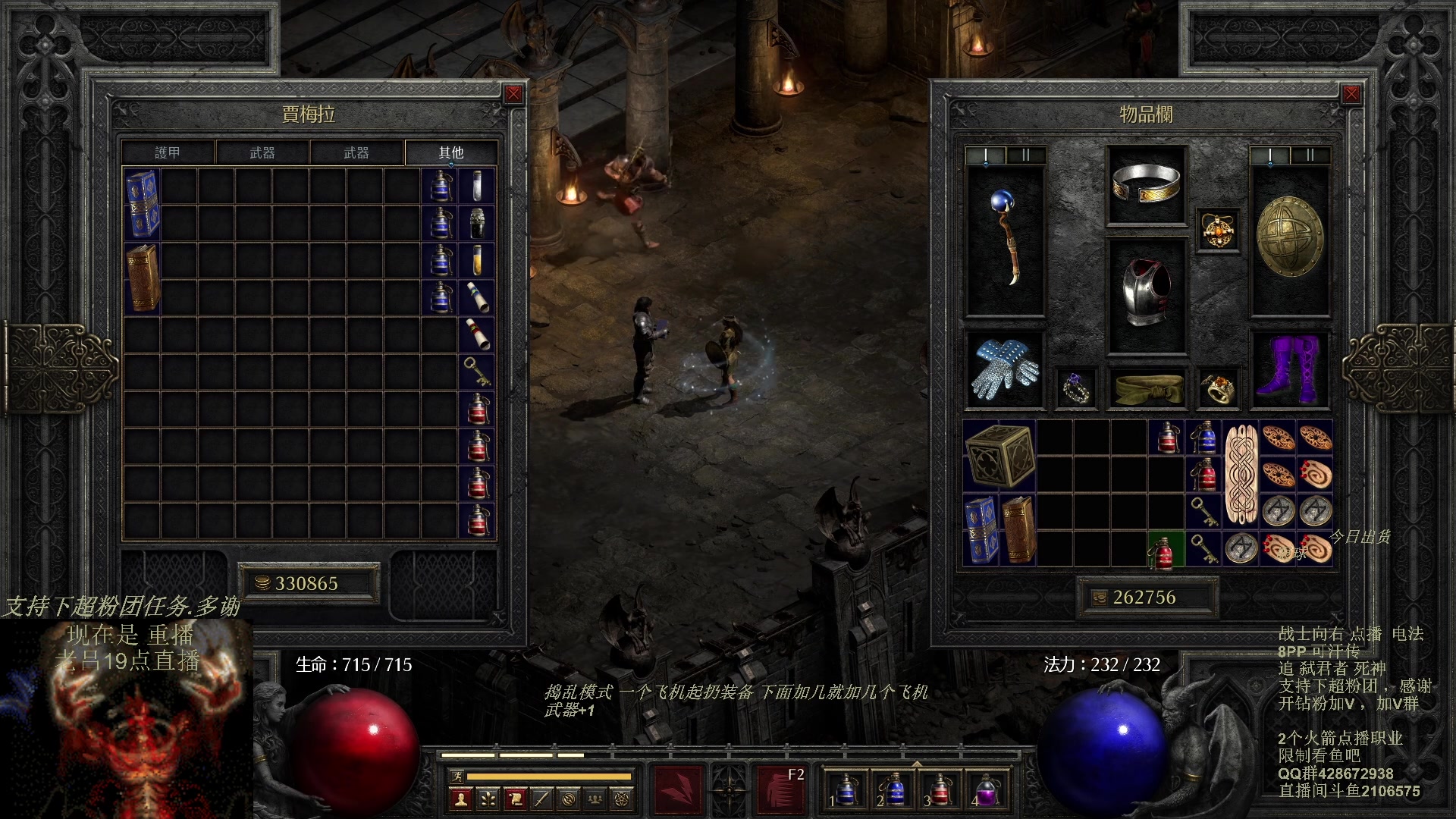Open the lightning left-click skill selector

678,789
